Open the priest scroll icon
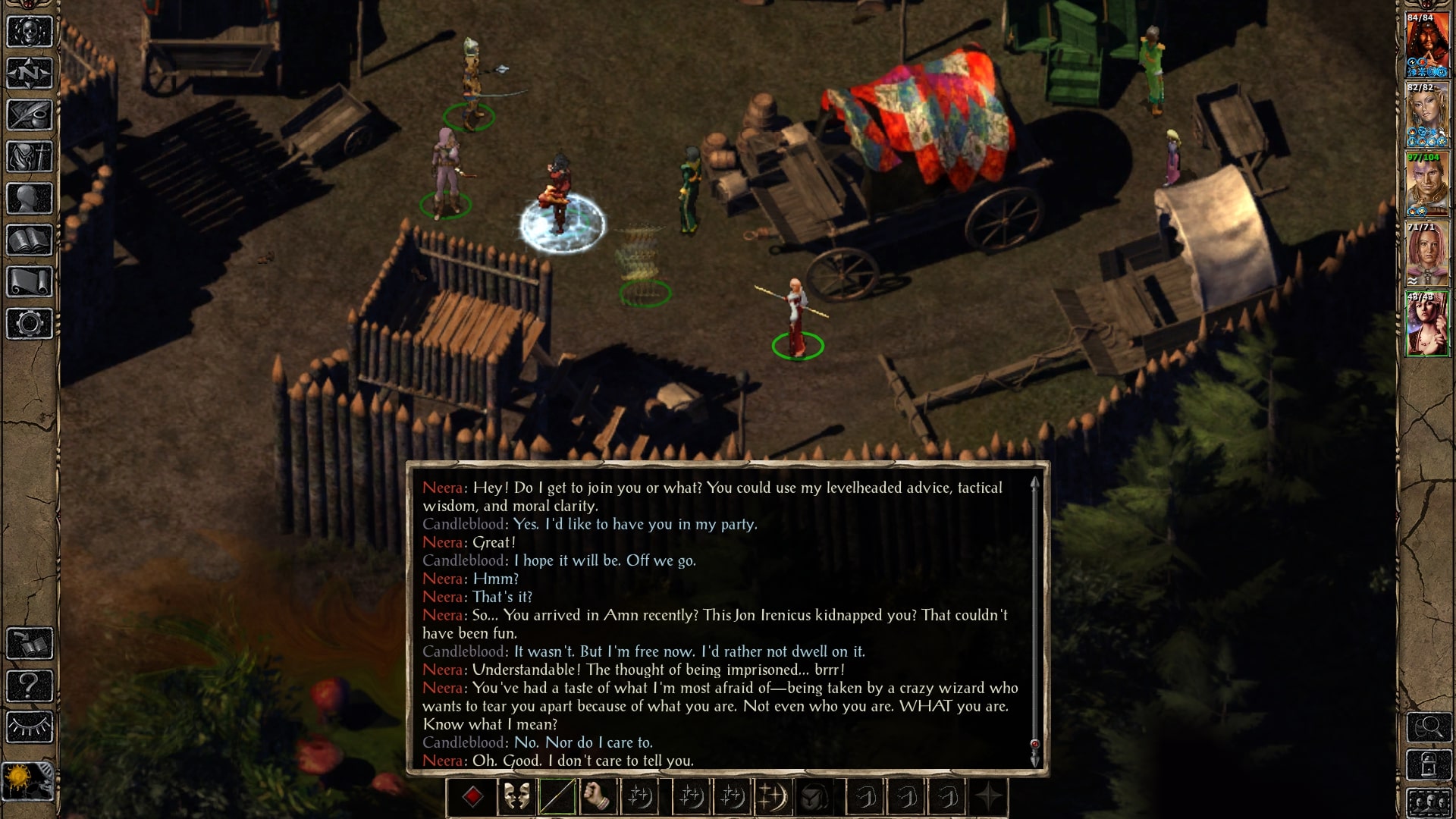This screenshot has width=1456, height=819. (30, 282)
